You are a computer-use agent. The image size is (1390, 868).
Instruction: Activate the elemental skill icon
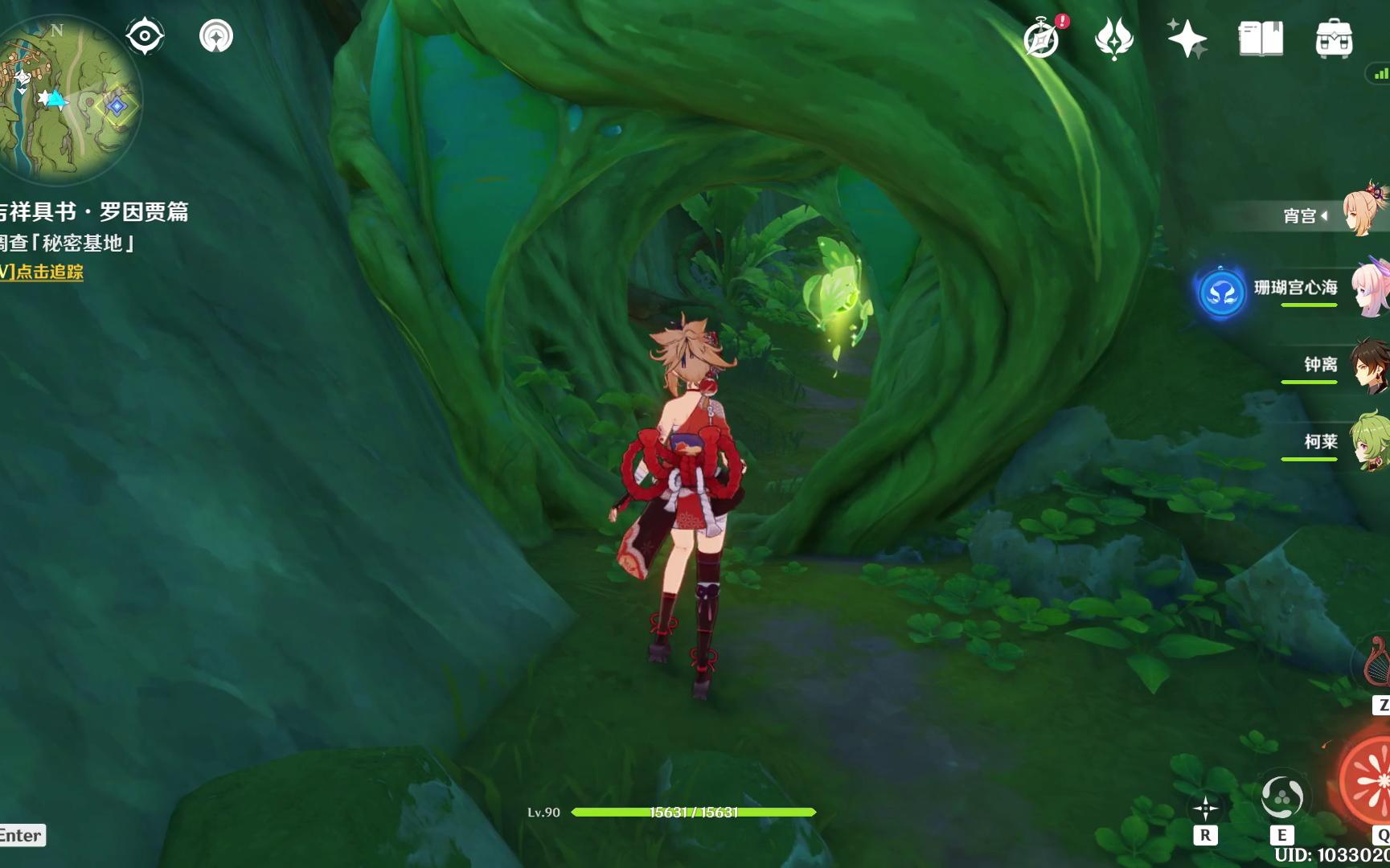pyautogui.click(x=1281, y=798)
